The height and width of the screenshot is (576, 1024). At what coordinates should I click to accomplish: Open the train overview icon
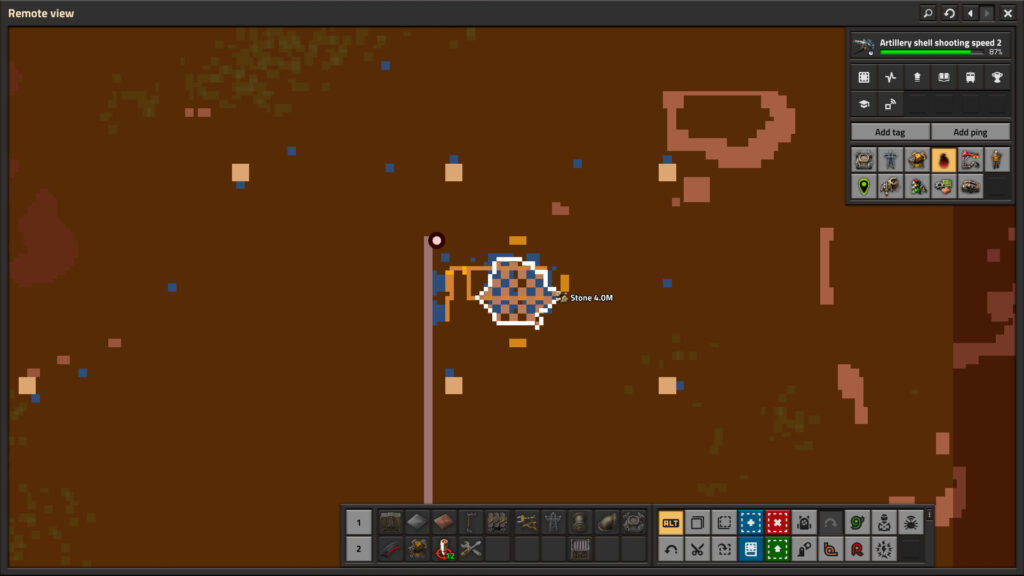coord(969,77)
